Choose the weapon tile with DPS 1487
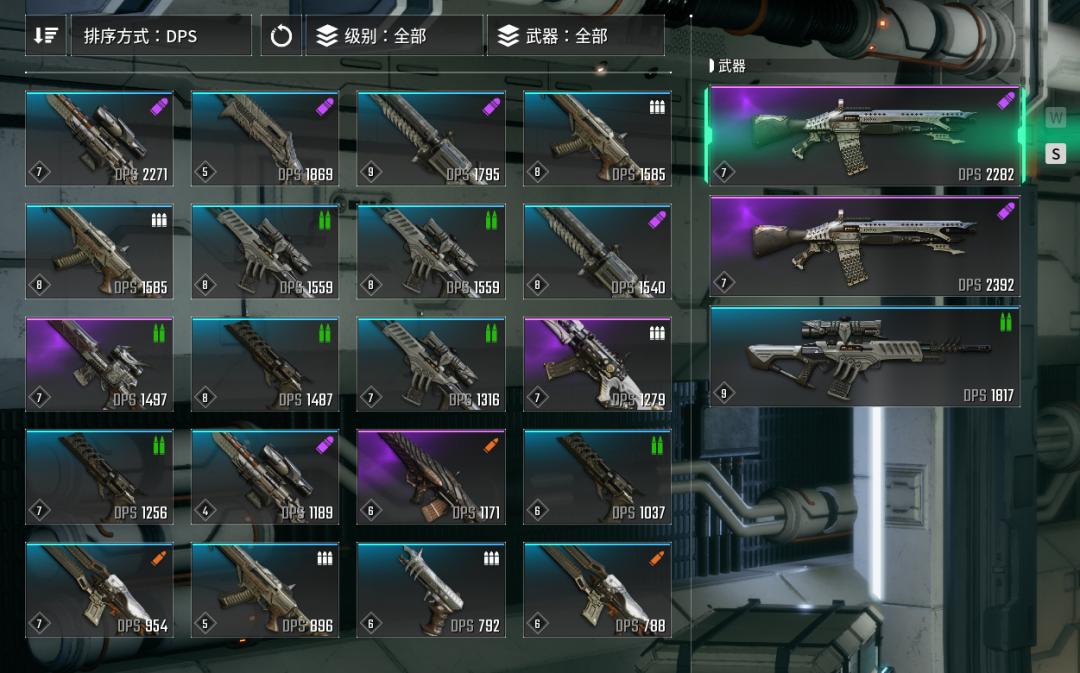The height and width of the screenshot is (673, 1080). pos(265,365)
